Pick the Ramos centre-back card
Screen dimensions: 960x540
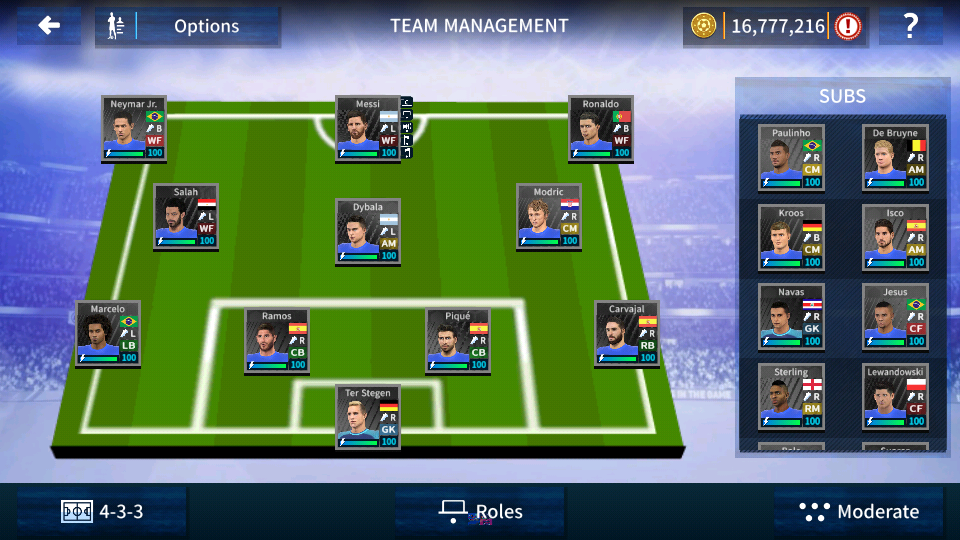click(276, 341)
